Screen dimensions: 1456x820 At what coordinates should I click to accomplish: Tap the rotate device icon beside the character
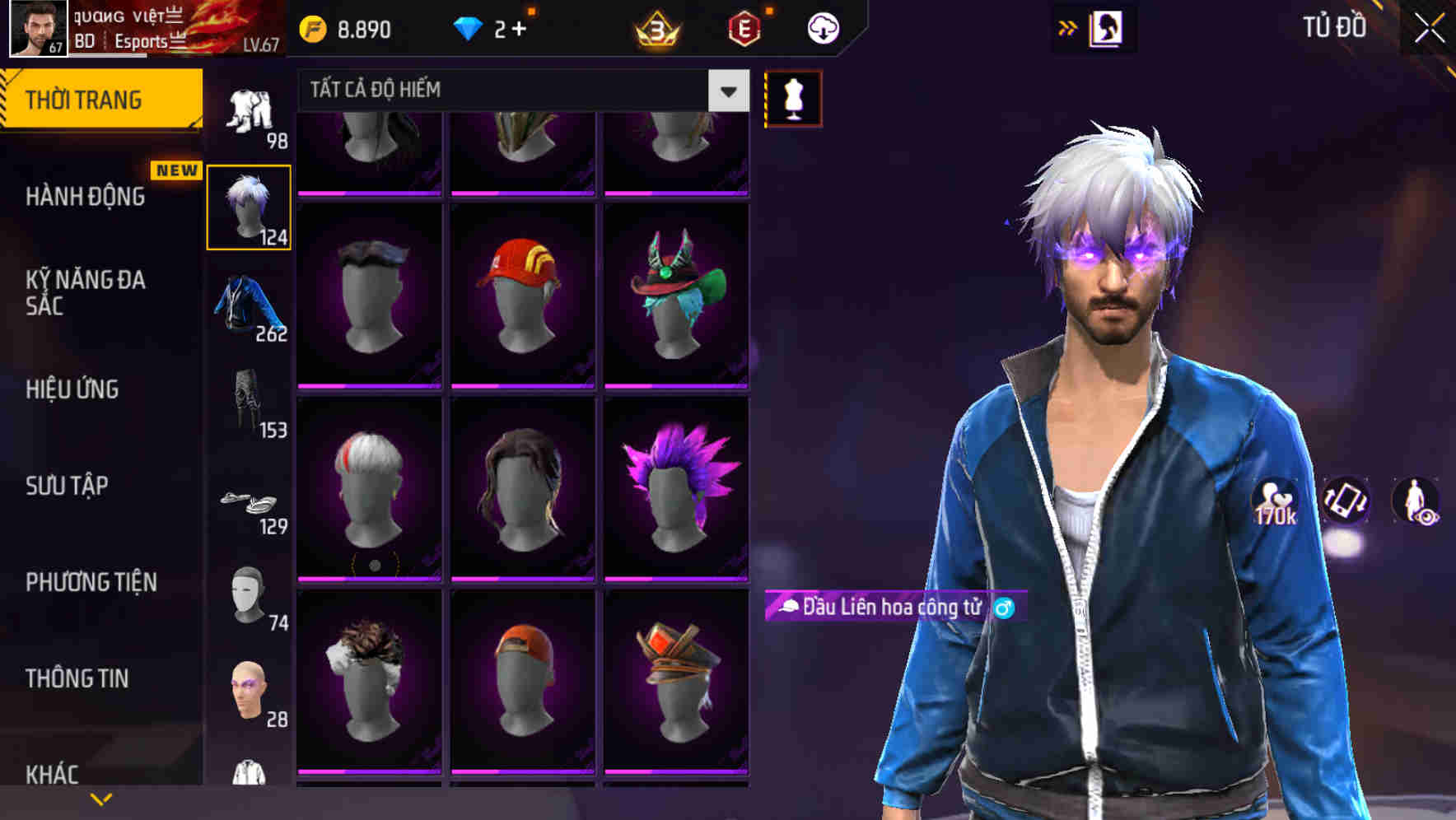tap(1344, 502)
